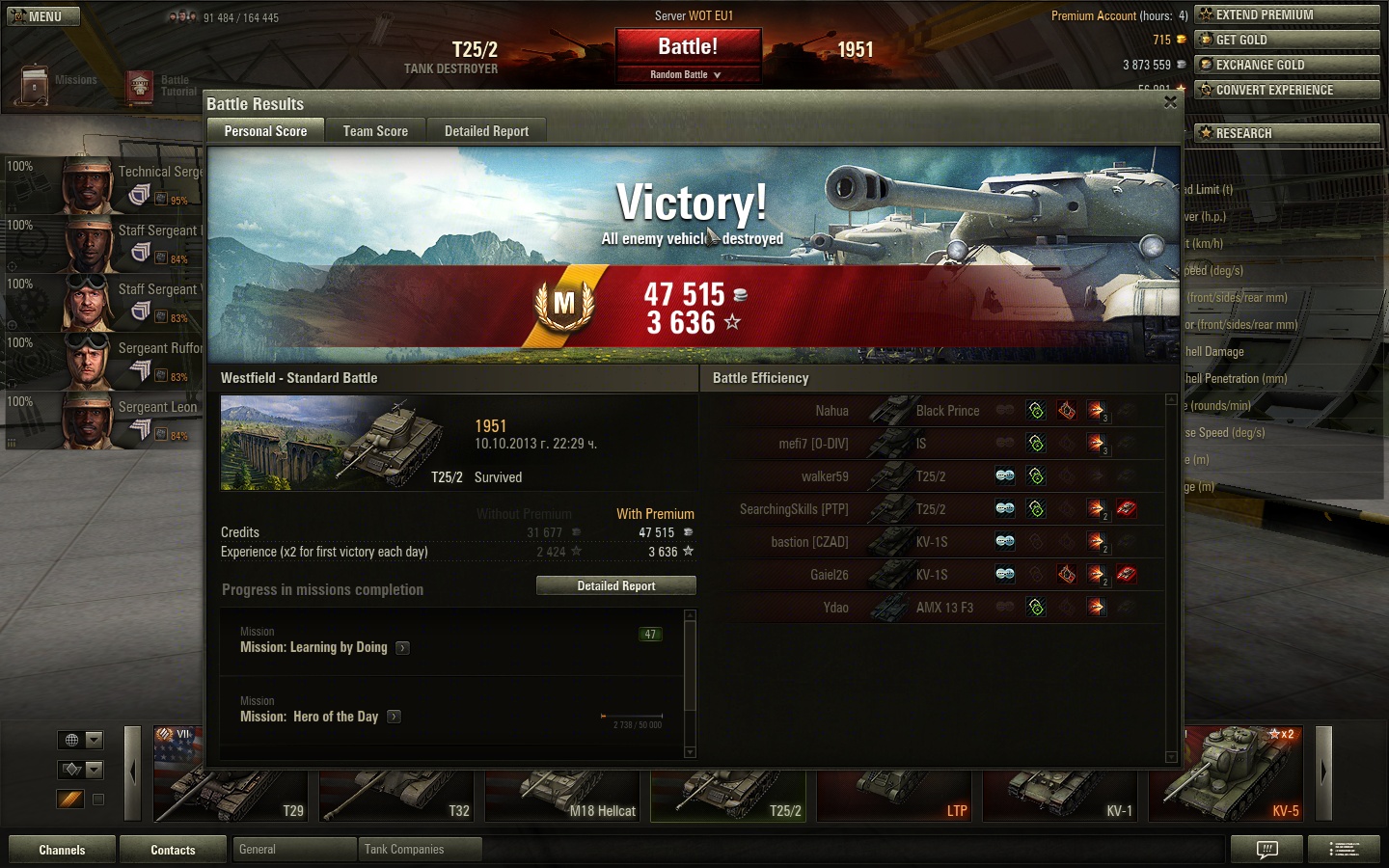This screenshot has height=868, width=1389.
Task: Open the main Menu button
Action: pos(43,16)
